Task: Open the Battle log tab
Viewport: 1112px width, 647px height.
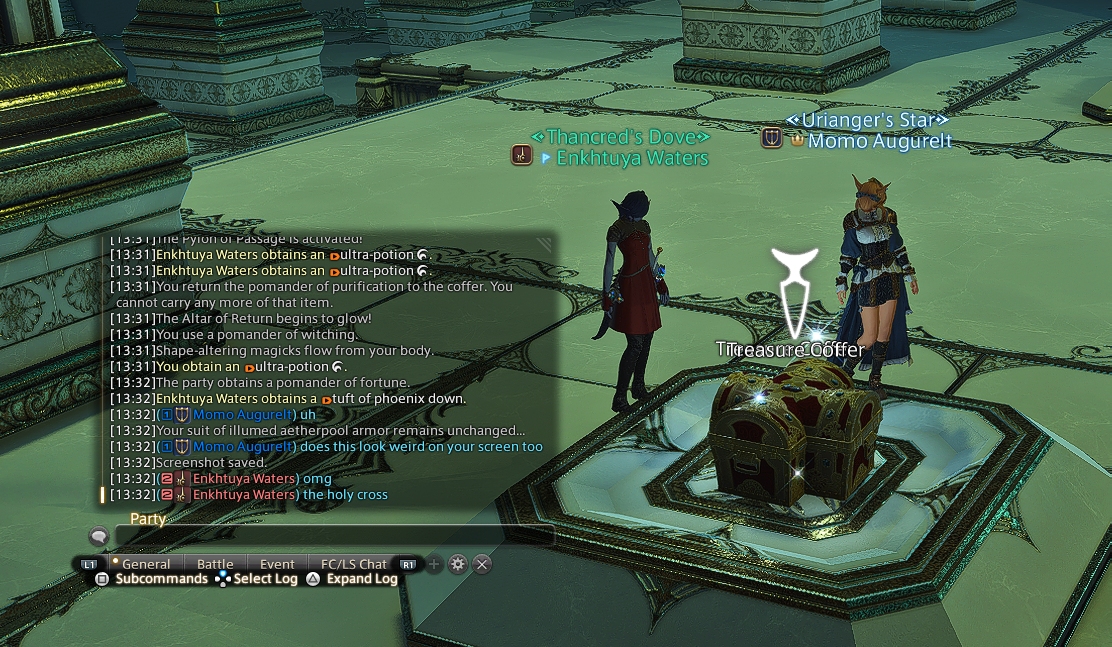Action: 215,564
